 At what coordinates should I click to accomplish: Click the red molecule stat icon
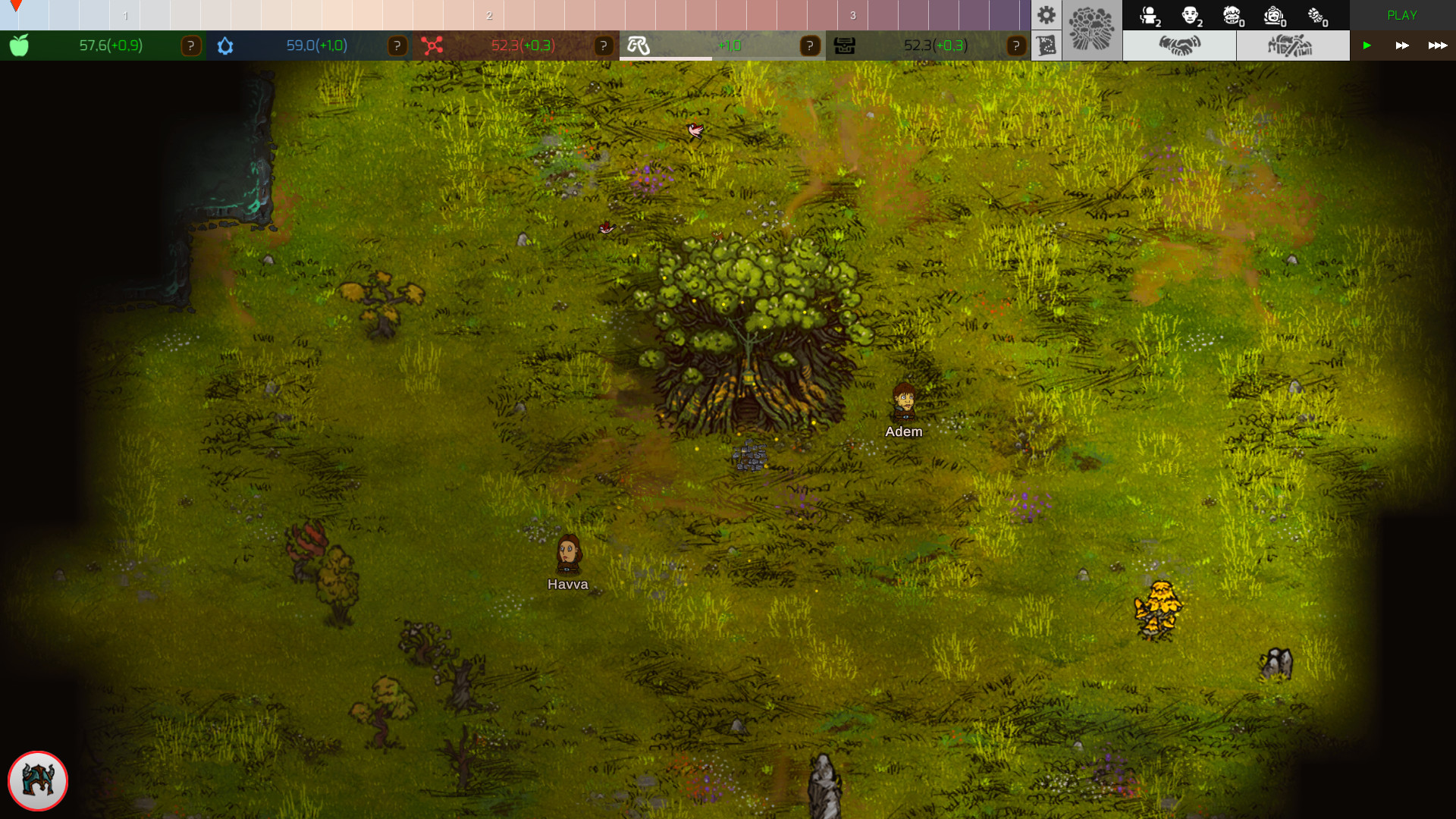click(x=432, y=45)
